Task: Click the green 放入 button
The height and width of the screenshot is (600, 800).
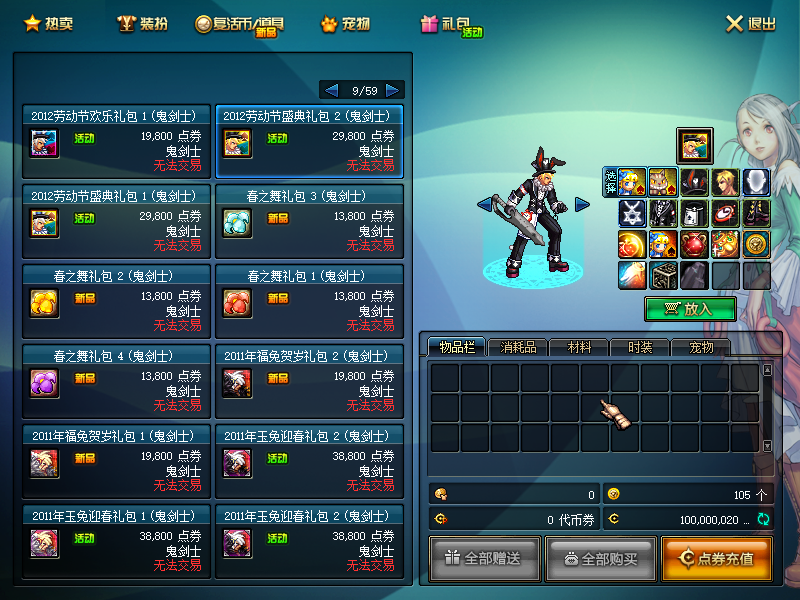Action: 690,309
